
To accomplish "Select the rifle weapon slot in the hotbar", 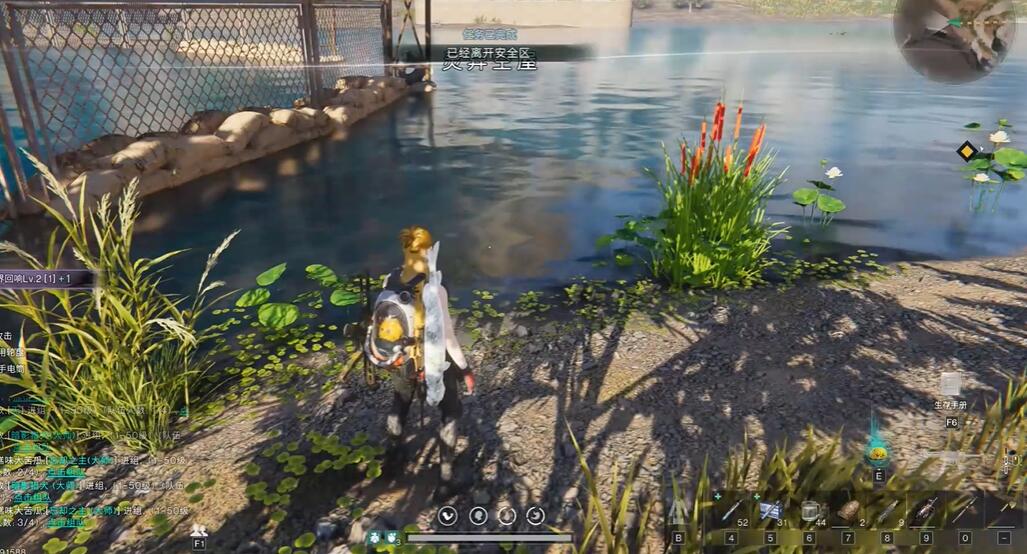I will (x=925, y=511).
